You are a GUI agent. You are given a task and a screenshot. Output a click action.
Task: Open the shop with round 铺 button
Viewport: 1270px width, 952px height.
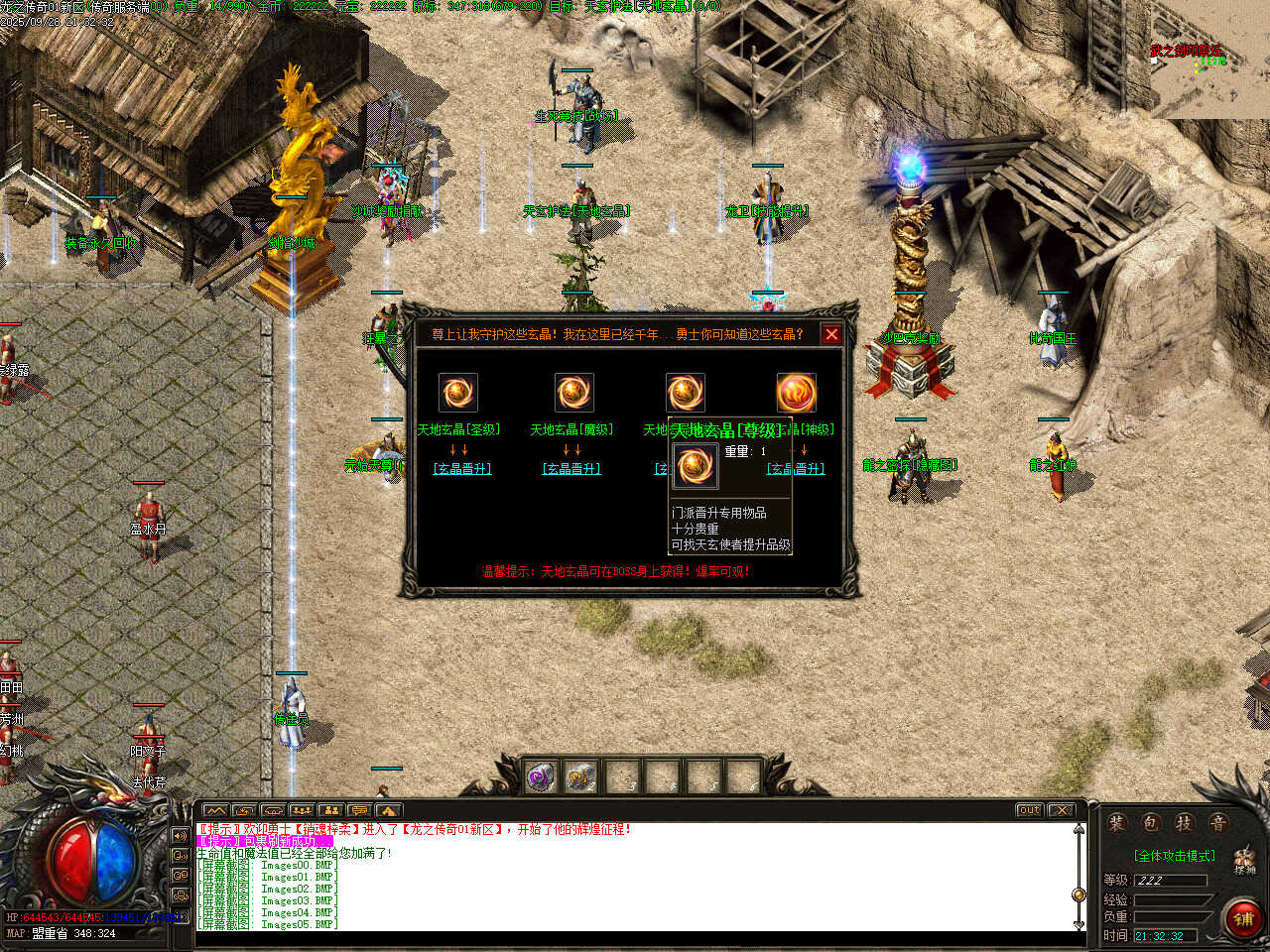1243,918
